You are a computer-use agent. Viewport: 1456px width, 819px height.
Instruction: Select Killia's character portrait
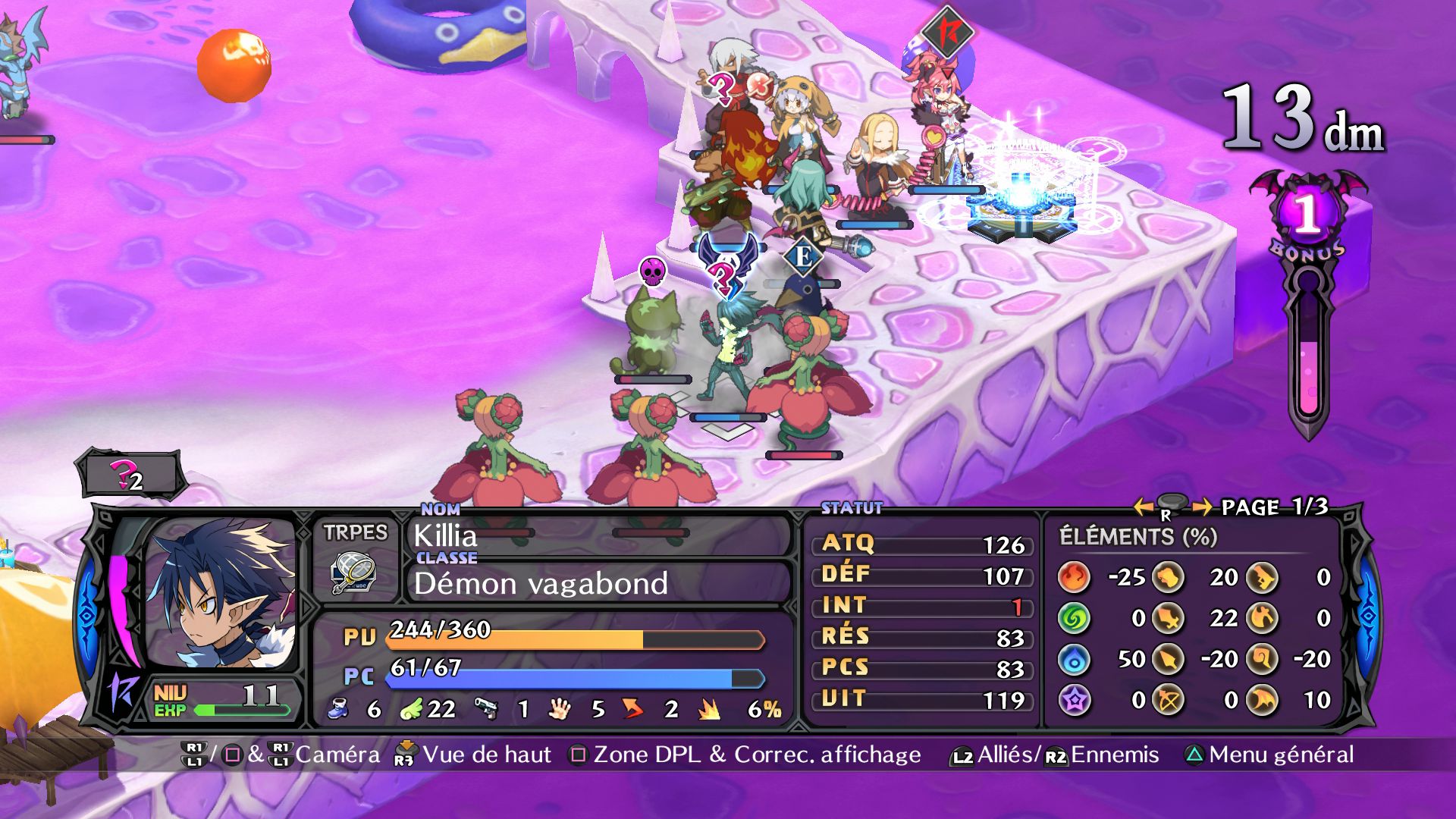coord(221,593)
